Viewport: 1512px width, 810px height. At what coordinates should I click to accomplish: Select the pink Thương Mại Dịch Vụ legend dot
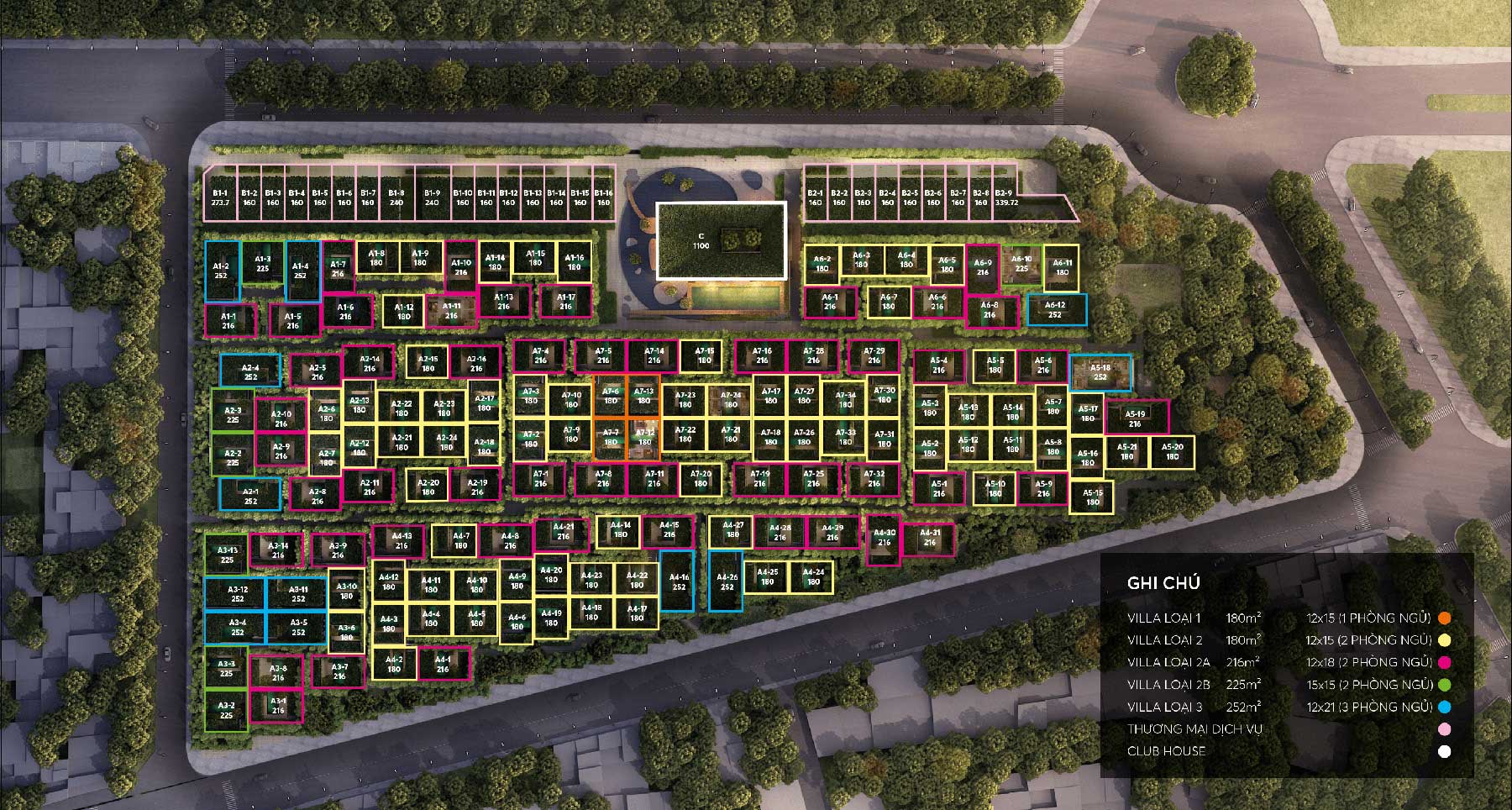1445,729
